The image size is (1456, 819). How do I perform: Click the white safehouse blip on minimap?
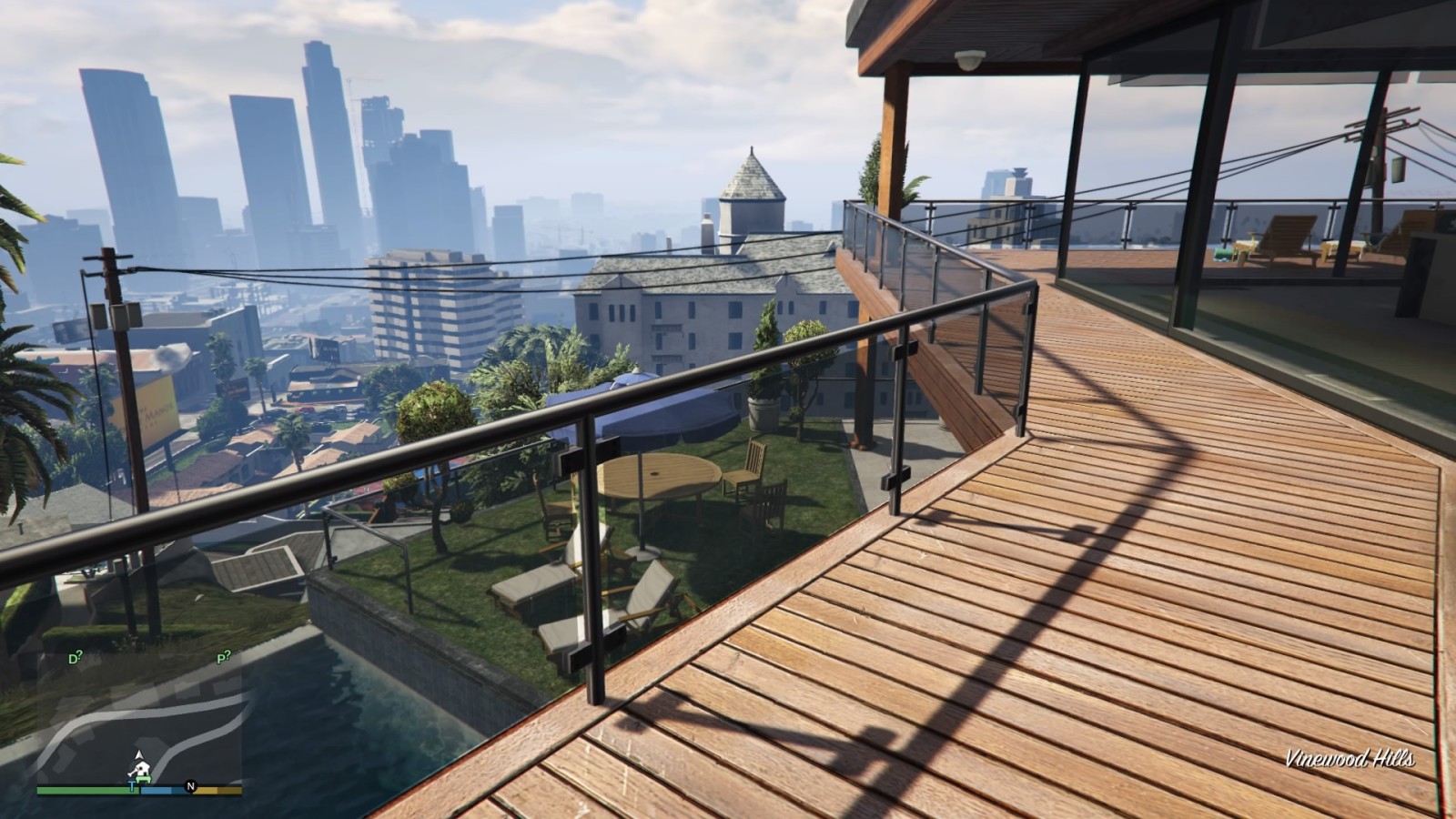click(142, 772)
